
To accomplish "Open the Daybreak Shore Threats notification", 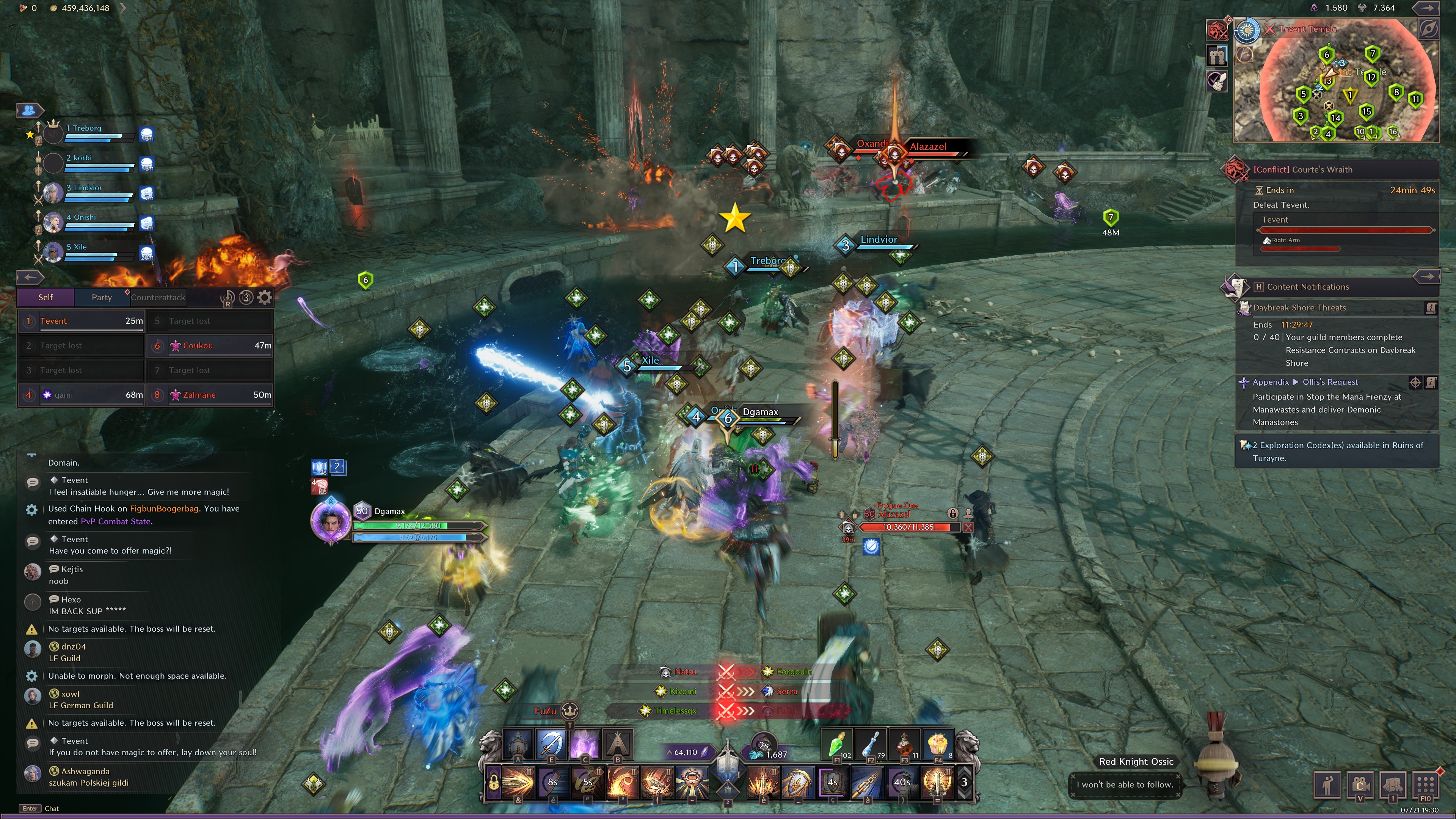I will coord(1299,308).
